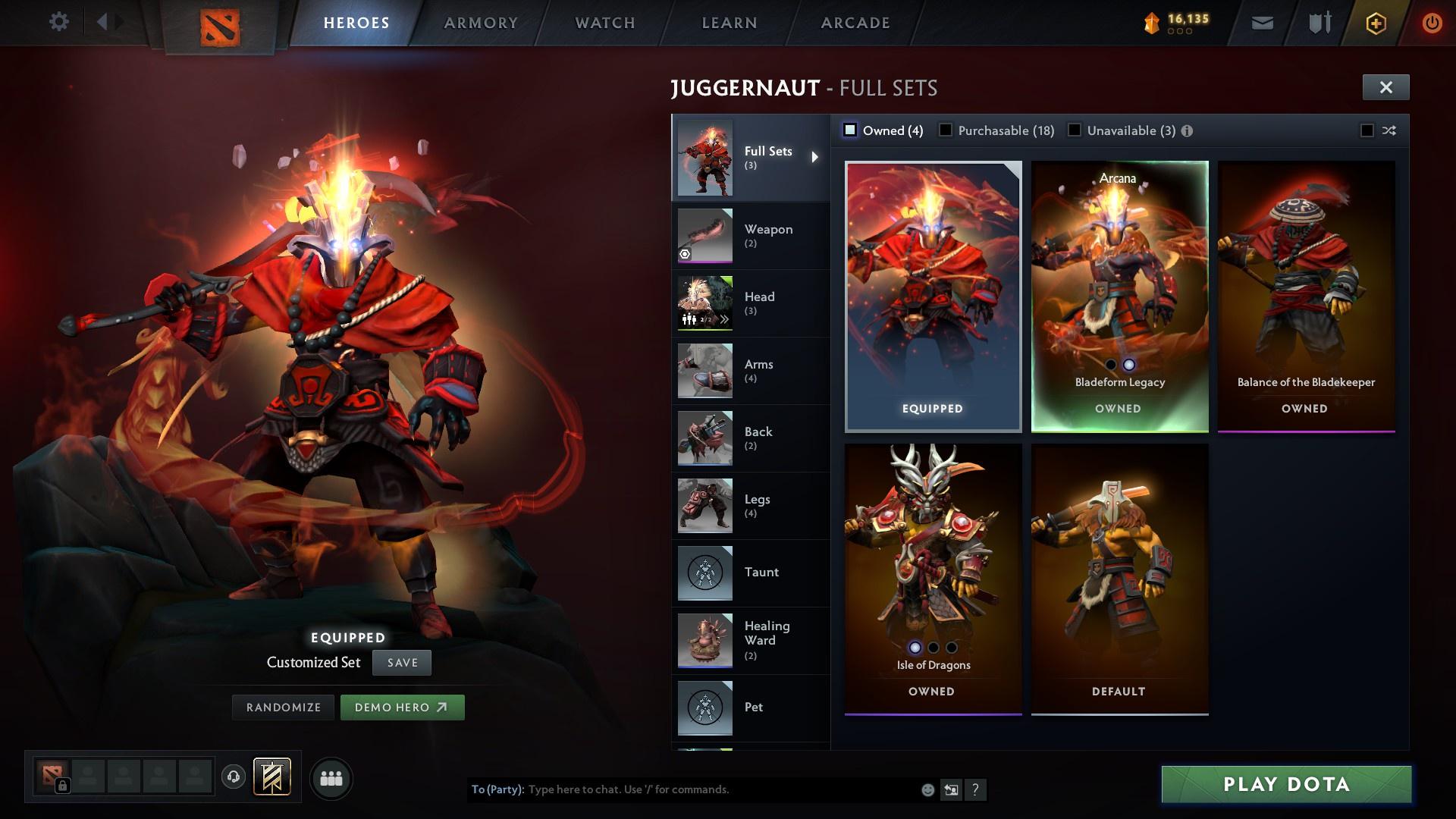
Task: Enable the Purchasable (18) checkbox
Action: [945, 130]
